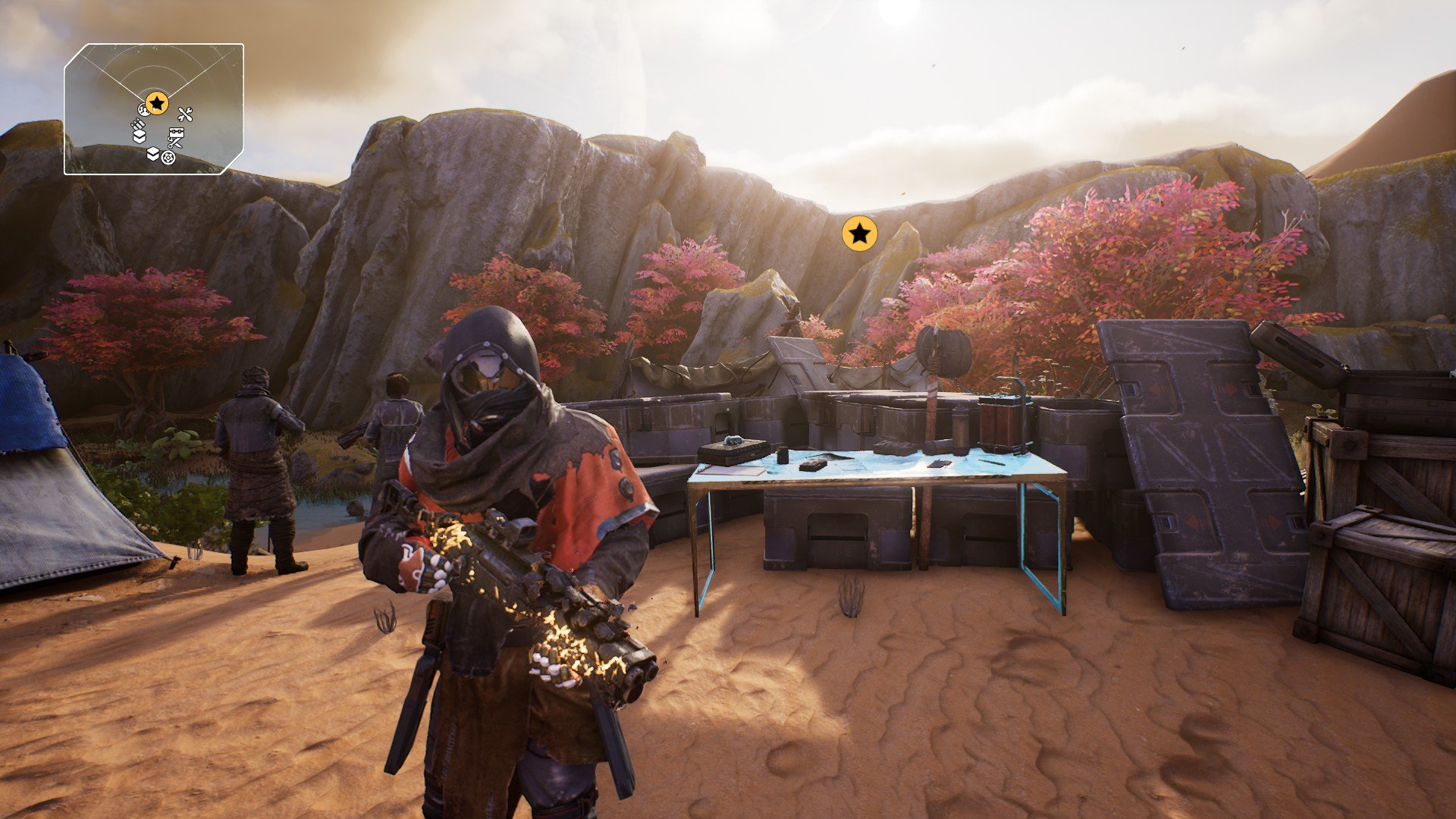This screenshot has width=1456, height=819.
Task: Select the bullets ammo icon on minimap
Action: (137, 124)
